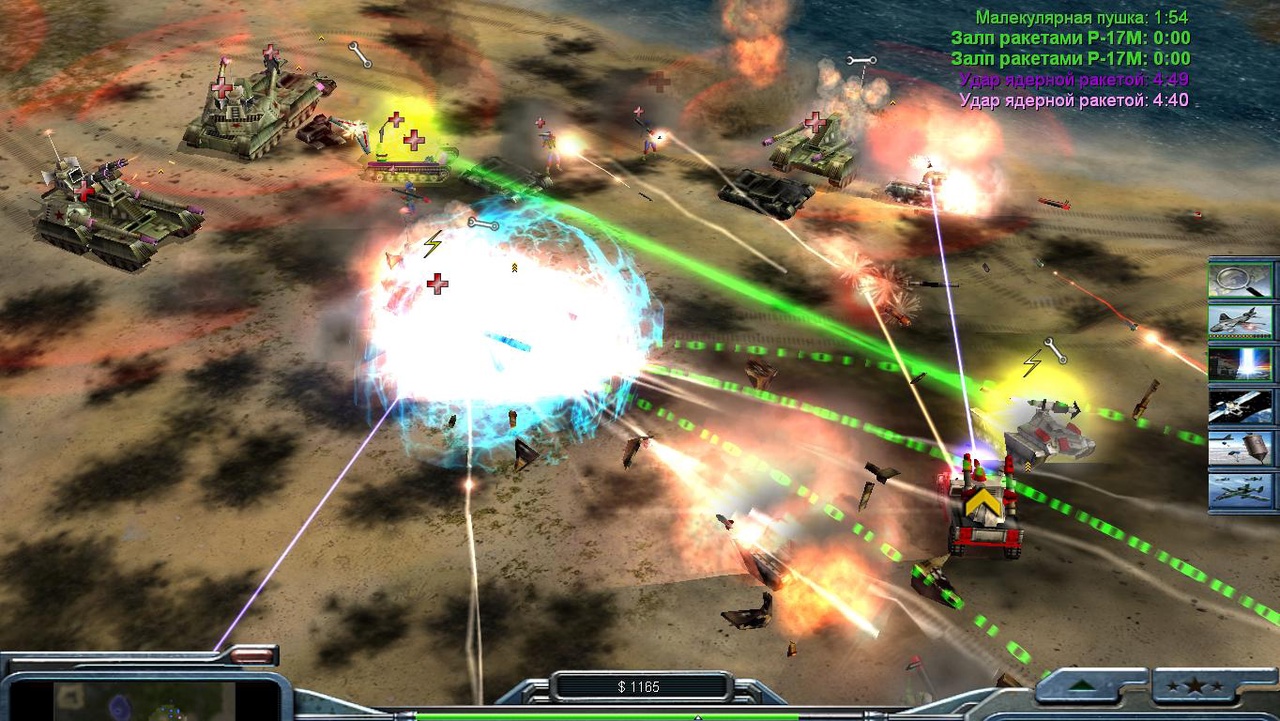Click the minimap radar panel
Viewport: 1280px width, 721px height.
[143, 700]
